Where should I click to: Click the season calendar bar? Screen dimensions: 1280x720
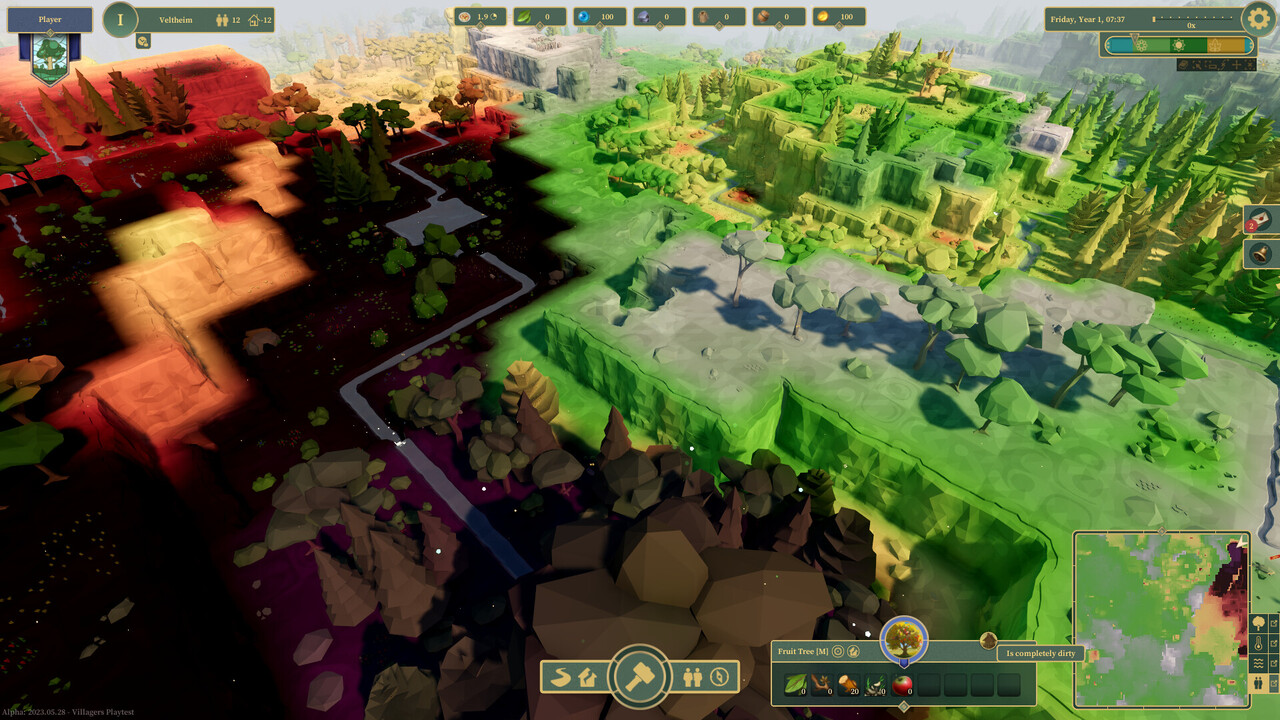pos(1178,45)
